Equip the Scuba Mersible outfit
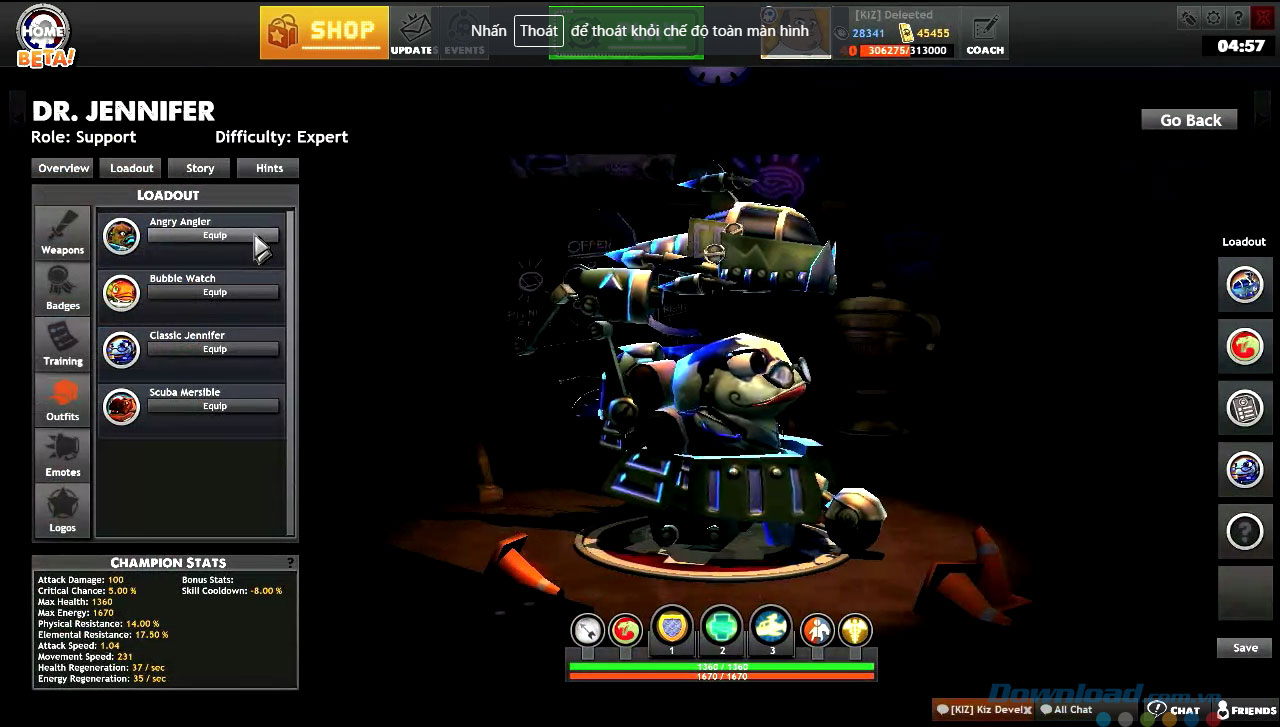Viewport: 1280px width, 727px height. point(213,407)
